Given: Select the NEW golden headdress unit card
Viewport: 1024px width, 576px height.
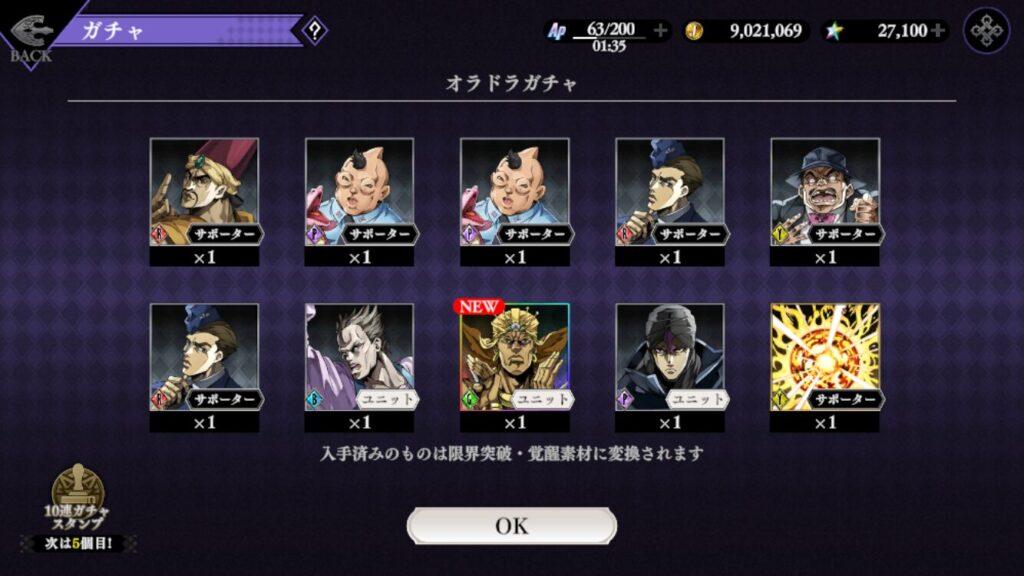Looking at the screenshot, I should (514, 357).
